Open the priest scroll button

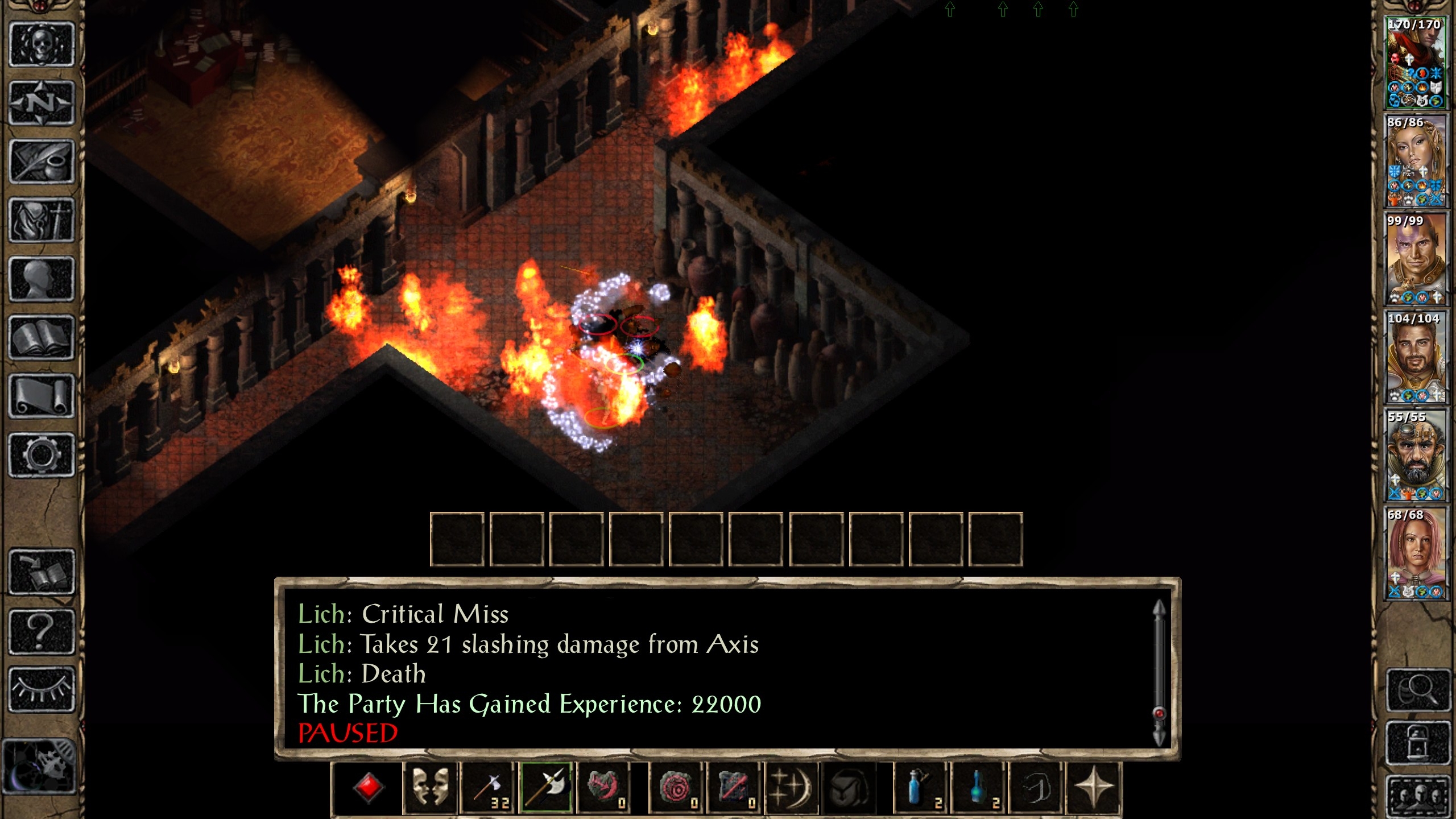tap(42, 396)
